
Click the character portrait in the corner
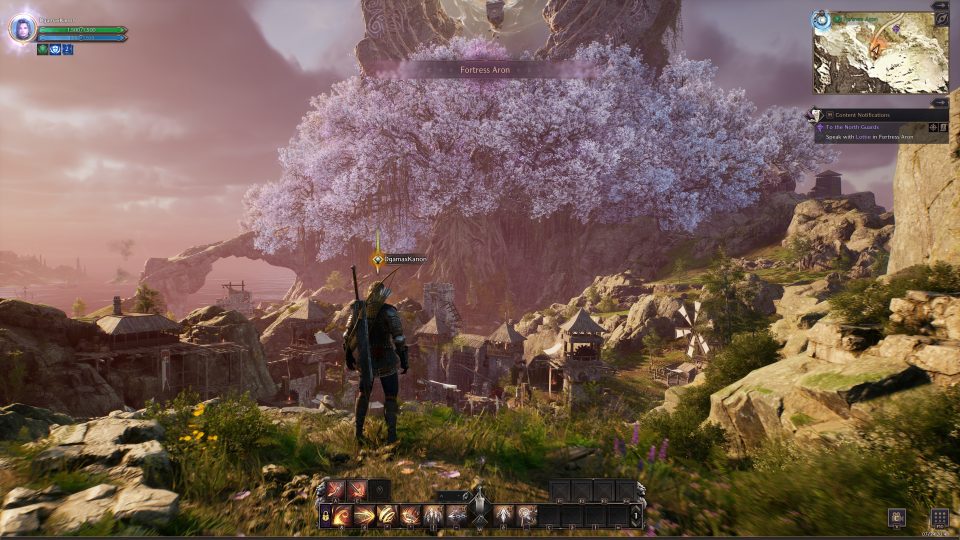pos(21,29)
